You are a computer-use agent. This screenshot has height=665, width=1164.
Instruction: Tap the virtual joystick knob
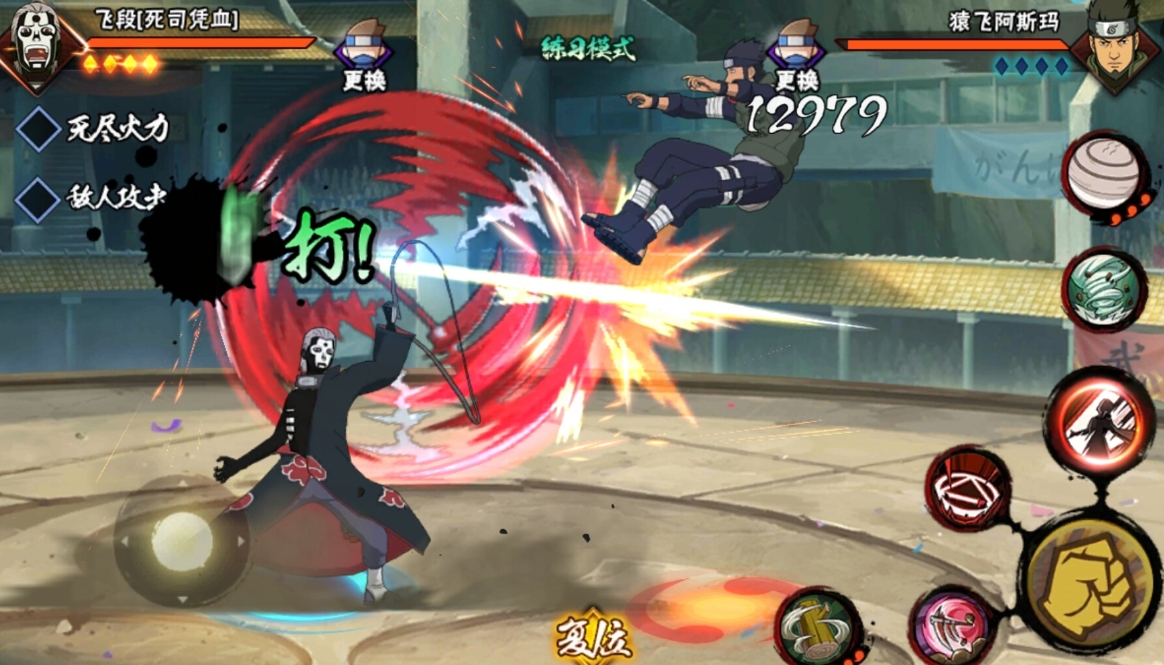pos(181,541)
